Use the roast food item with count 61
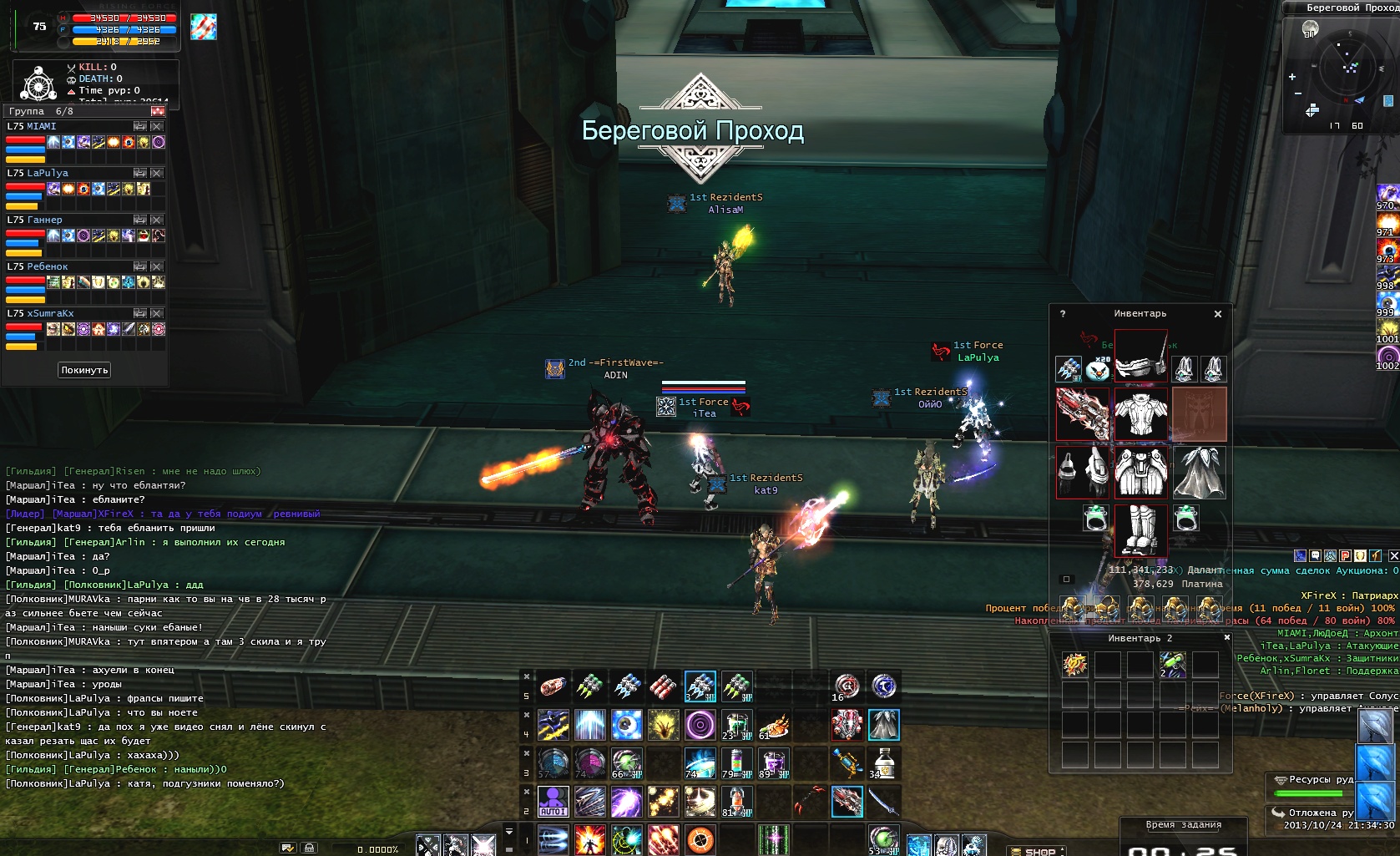Image resolution: width=1400 pixels, height=856 pixels. [774, 725]
